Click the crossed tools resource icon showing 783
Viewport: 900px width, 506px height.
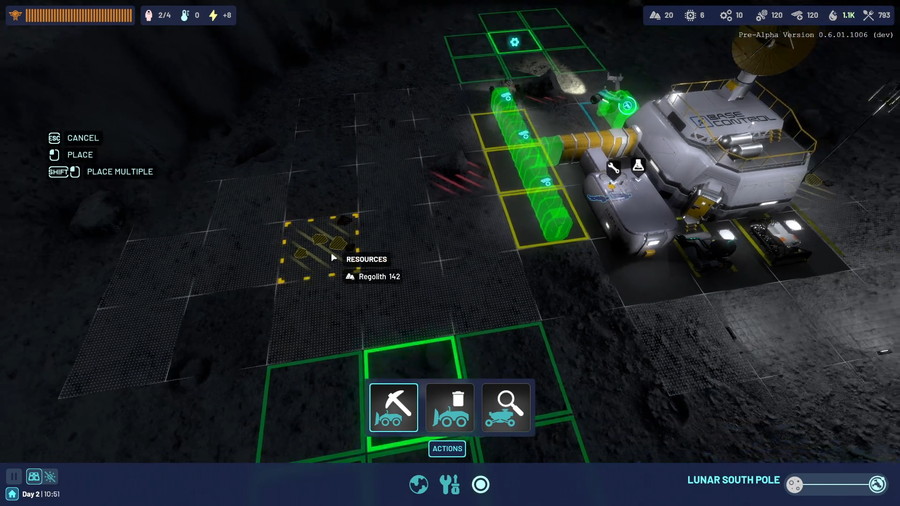[868, 15]
